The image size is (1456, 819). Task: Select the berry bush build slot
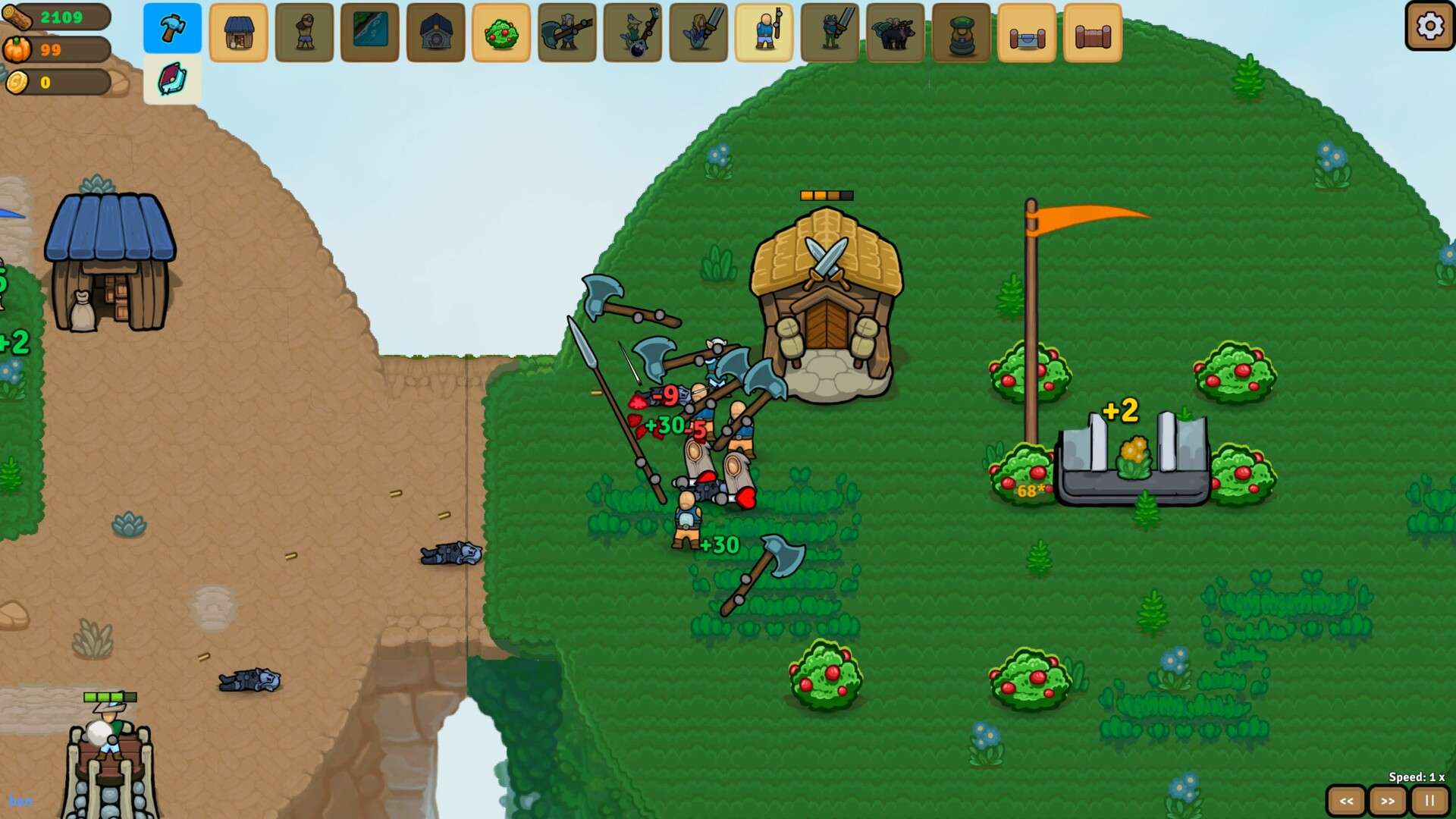click(x=501, y=33)
